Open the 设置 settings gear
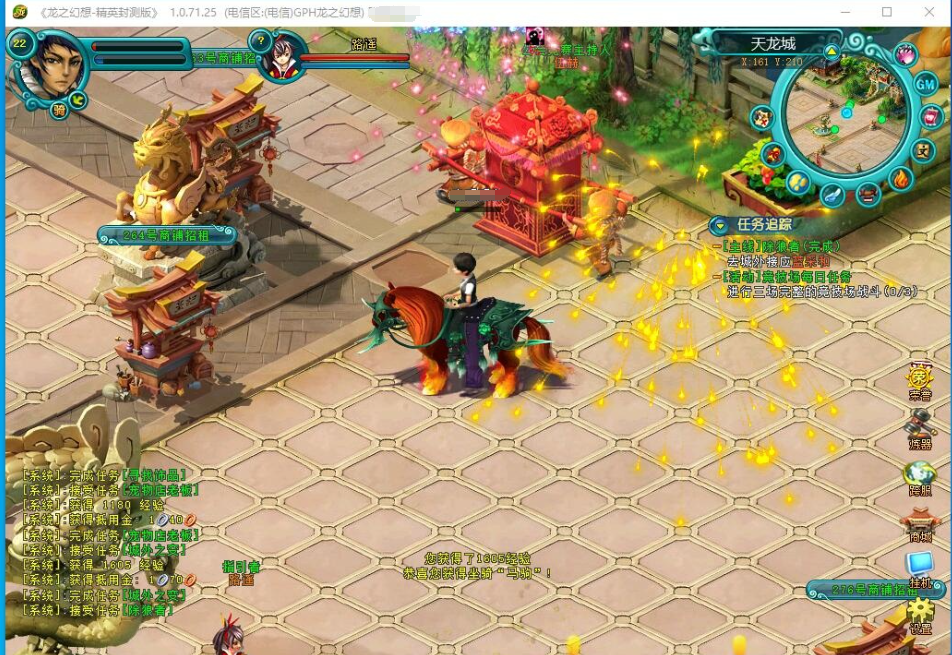This screenshot has width=952, height=655. coord(920,615)
